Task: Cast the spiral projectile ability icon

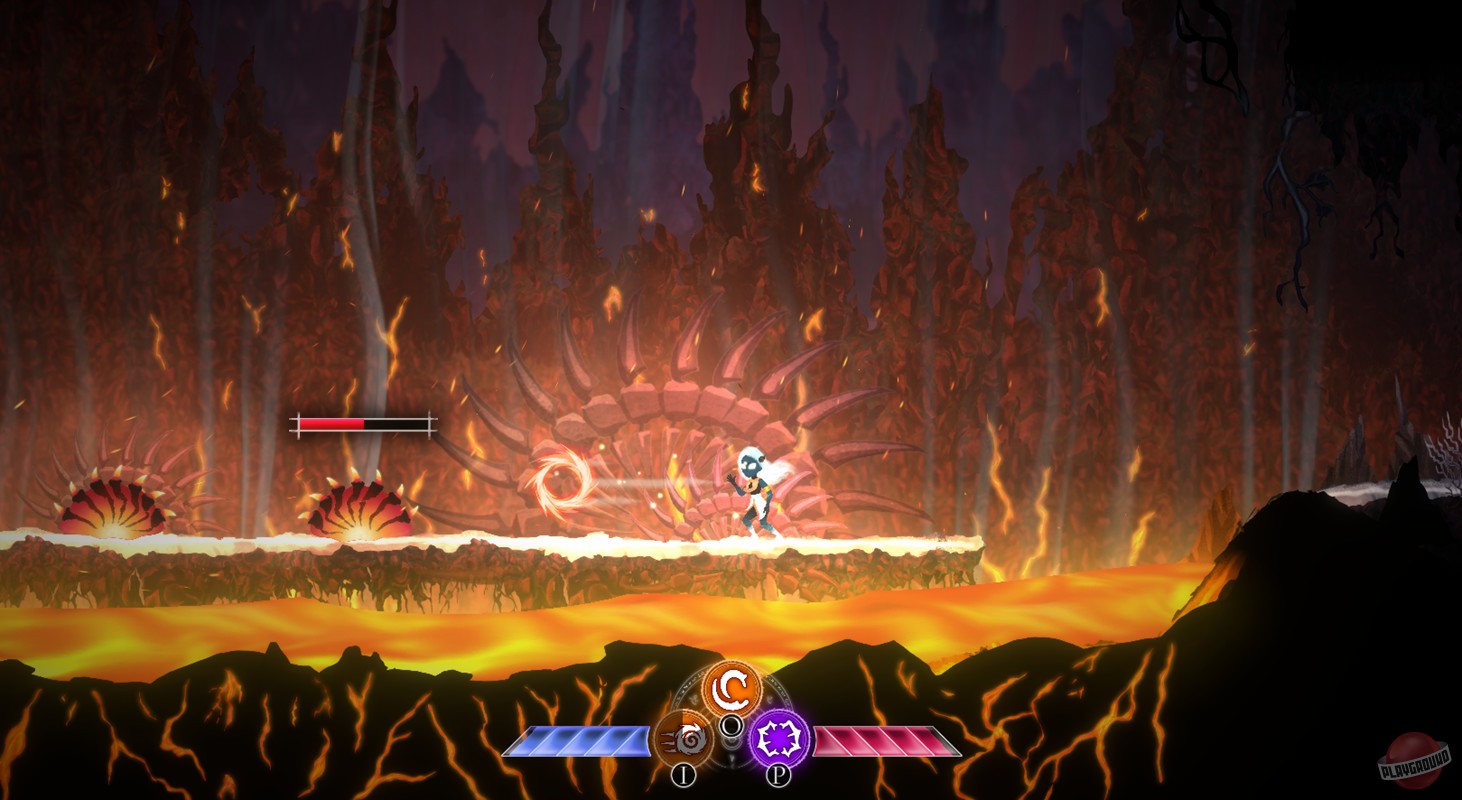Action: click(684, 738)
